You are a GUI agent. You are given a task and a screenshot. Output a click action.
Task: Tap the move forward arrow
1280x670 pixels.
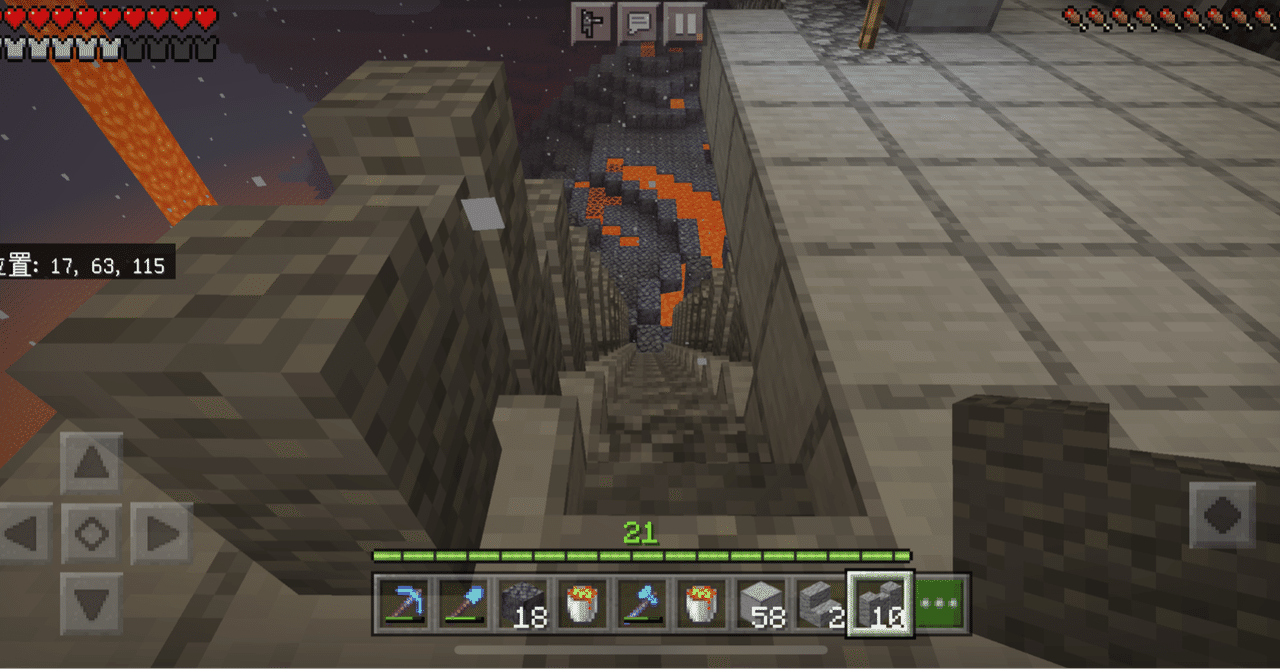click(92, 464)
